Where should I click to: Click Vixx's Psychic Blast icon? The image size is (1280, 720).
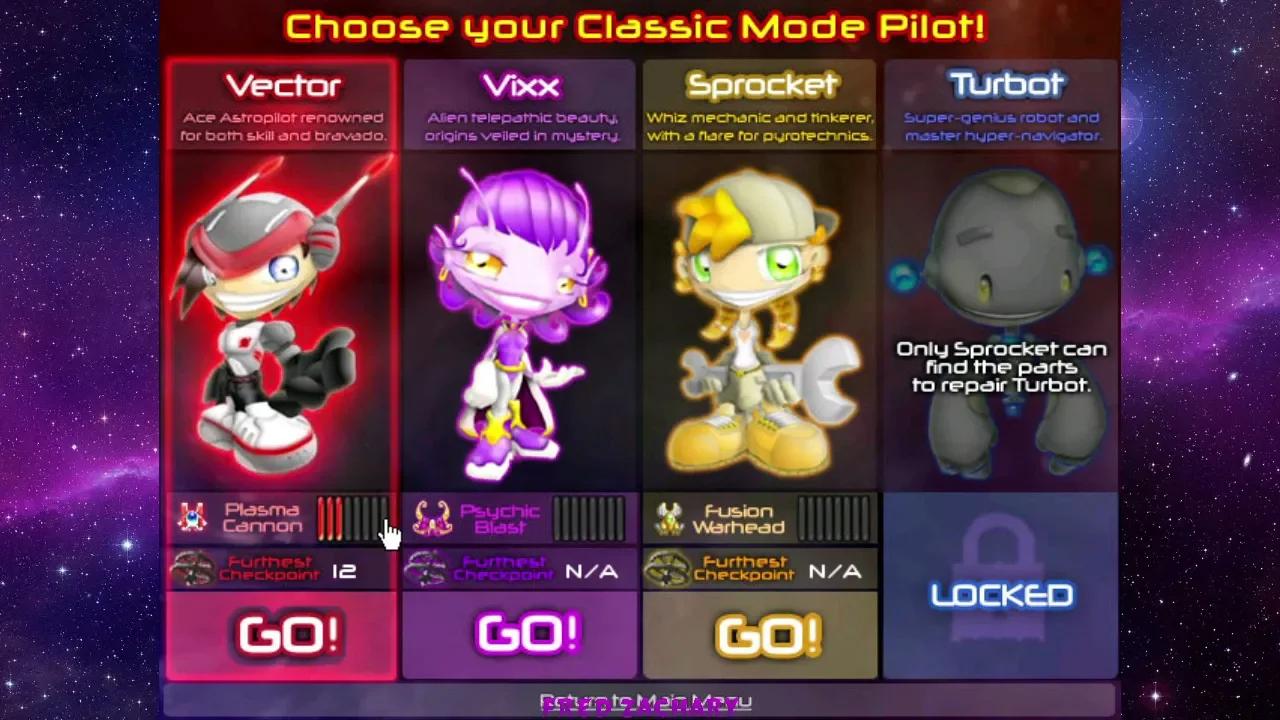(x=432, y=518)
